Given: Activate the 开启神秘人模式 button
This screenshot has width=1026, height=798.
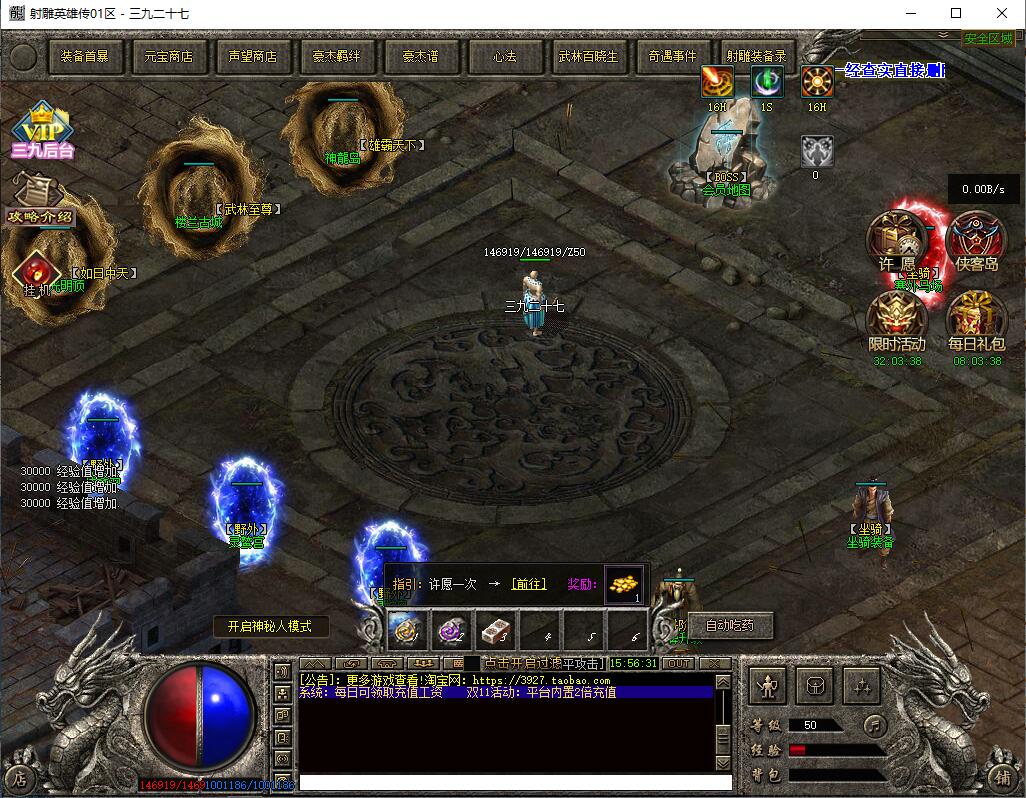Looking at the screenshot, I should point(271,626).
